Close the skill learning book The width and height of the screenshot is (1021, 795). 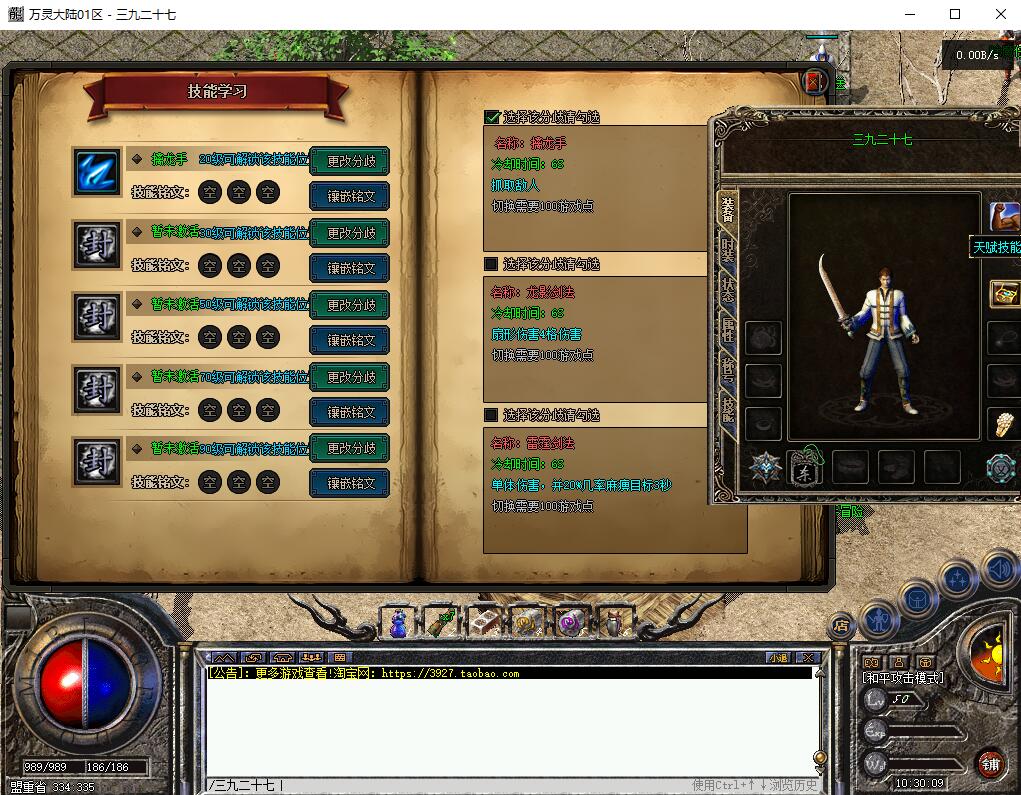tap(815, 81)
